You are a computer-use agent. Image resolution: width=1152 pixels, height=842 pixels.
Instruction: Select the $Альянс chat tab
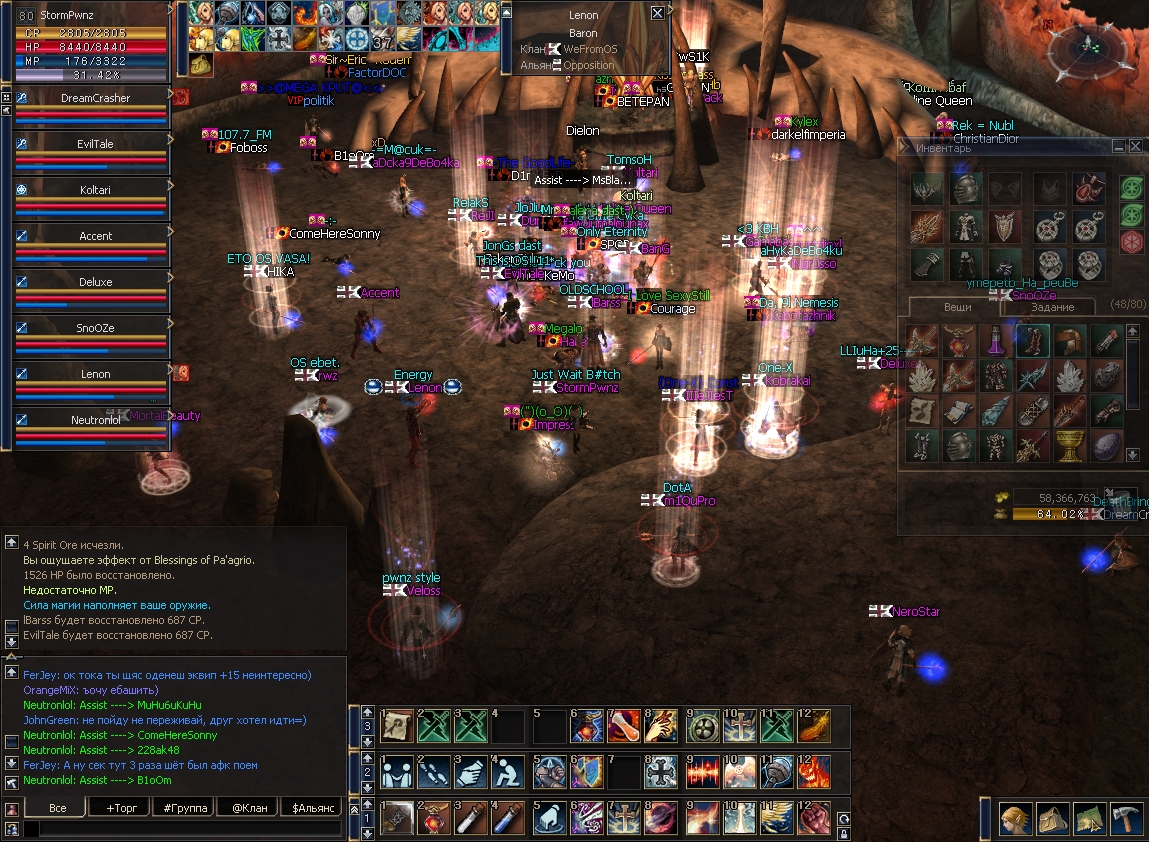pyautogui.click(x=314, y=807)
